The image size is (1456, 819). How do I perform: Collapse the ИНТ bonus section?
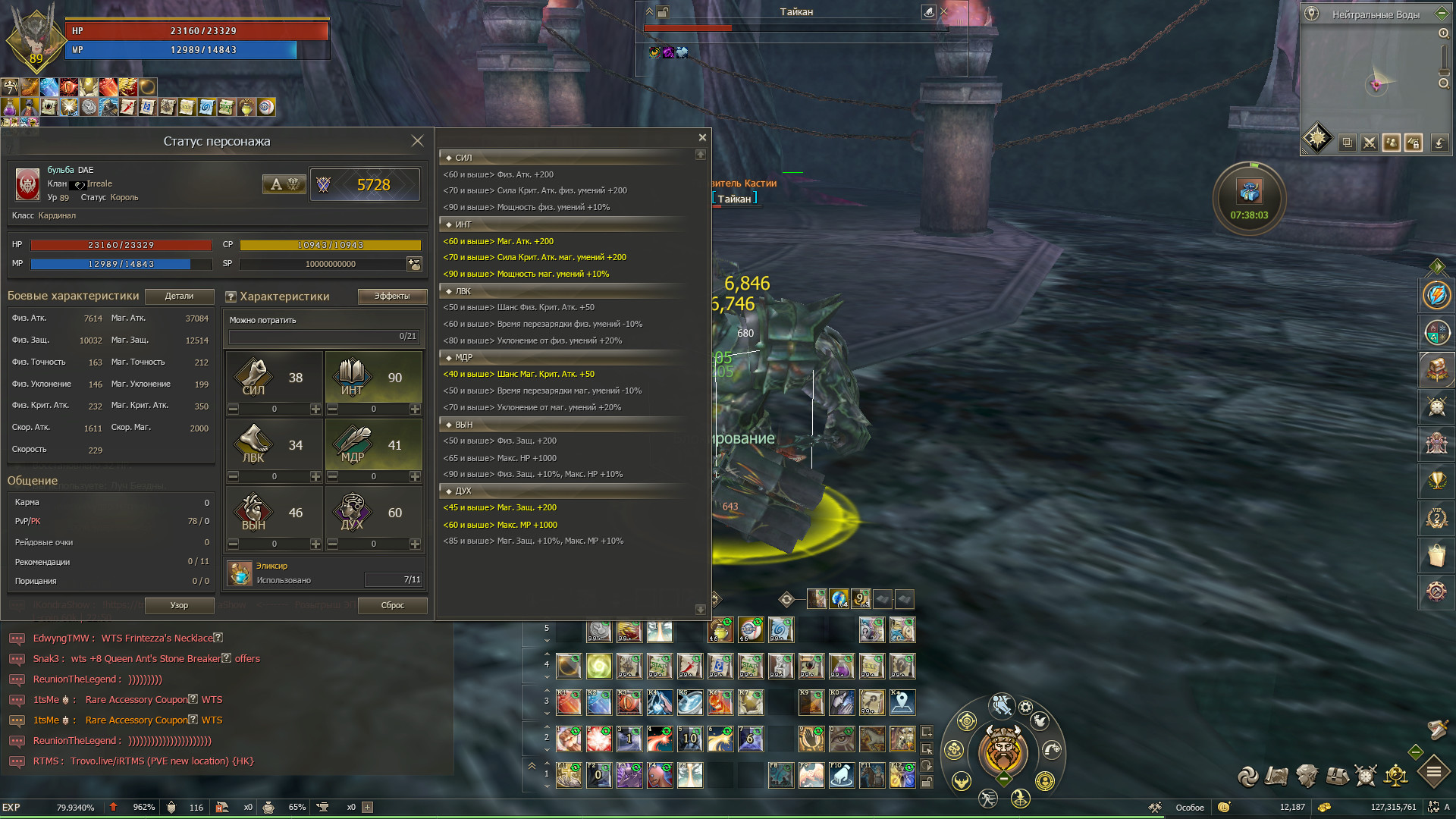click(x=449, y=225)
